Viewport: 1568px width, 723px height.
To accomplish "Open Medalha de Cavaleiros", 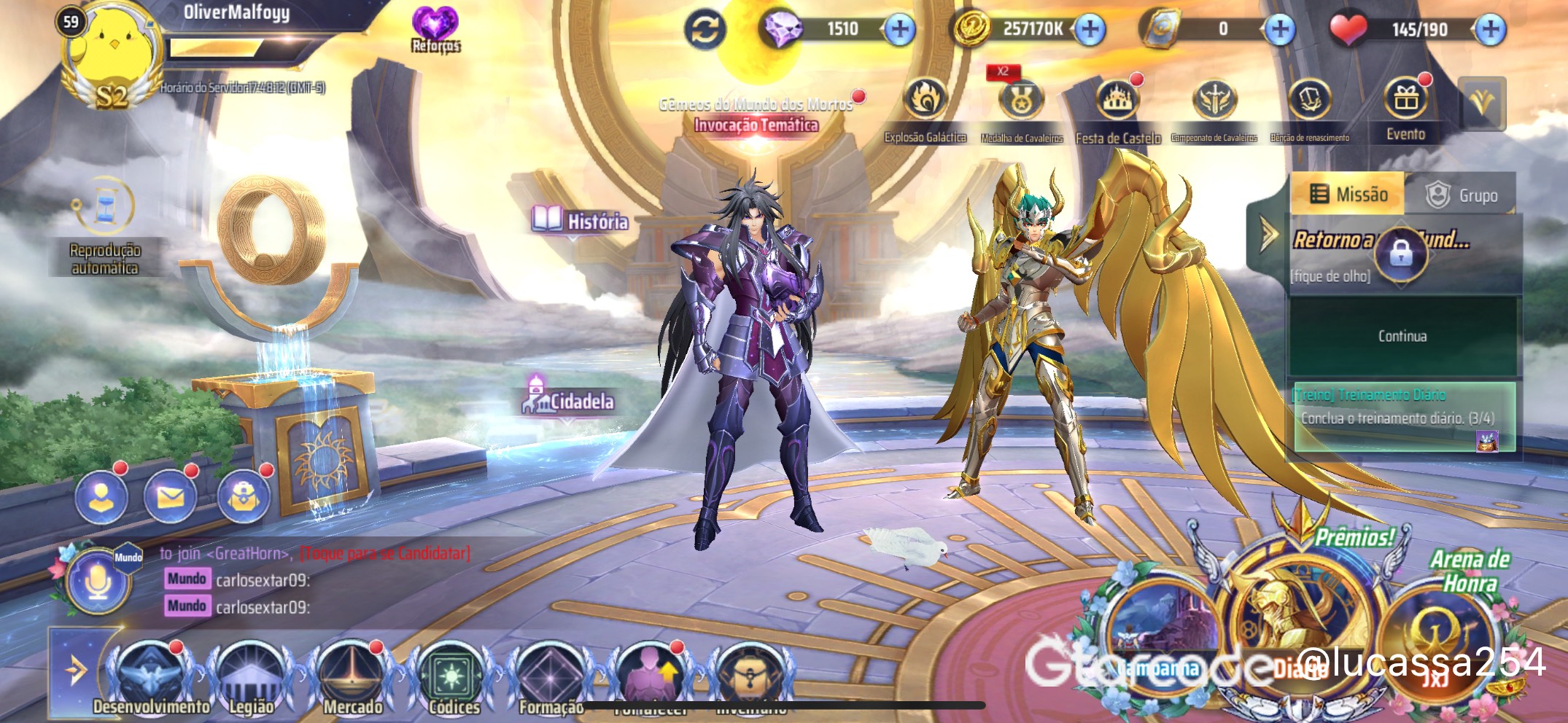I will tap(1021, 103).
